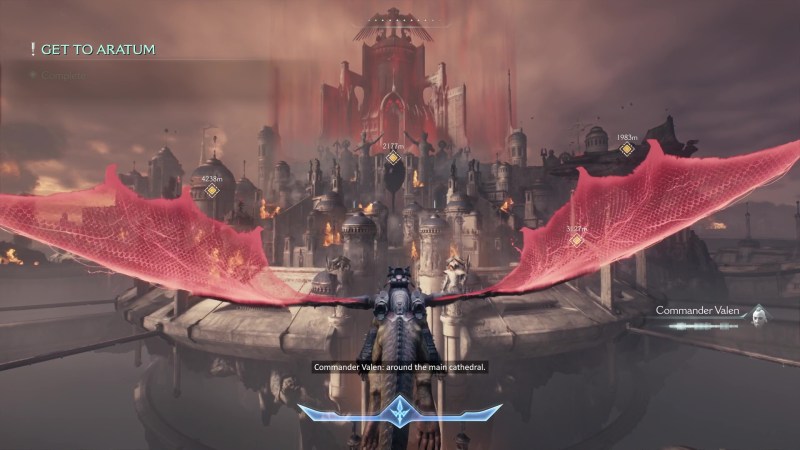This screenshot has height=450, width=800.
Task: Select the 2177m waypoint diamond marker
Action: click(393, 158)
